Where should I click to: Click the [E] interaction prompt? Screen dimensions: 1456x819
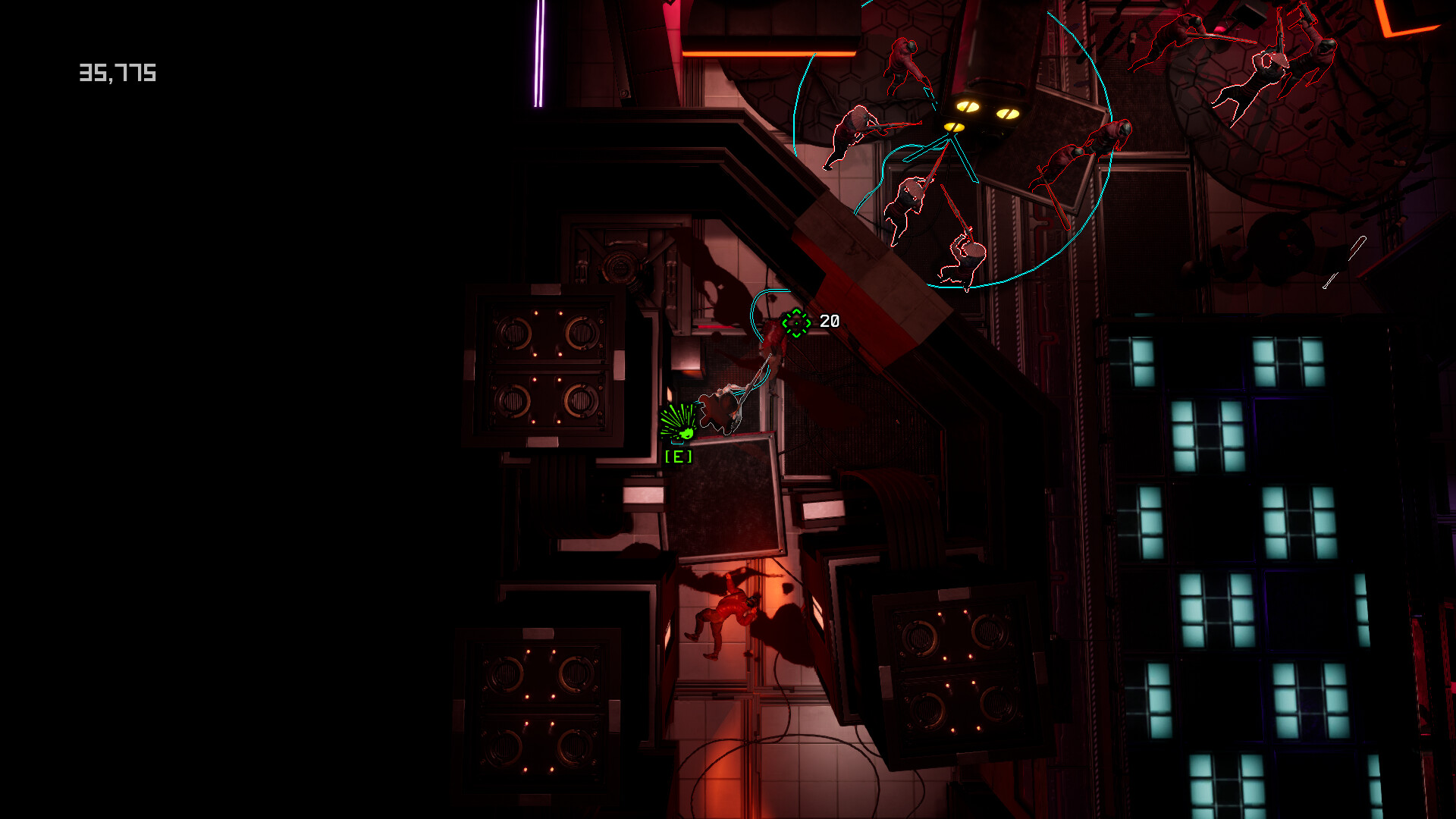[x=679, y=456]
